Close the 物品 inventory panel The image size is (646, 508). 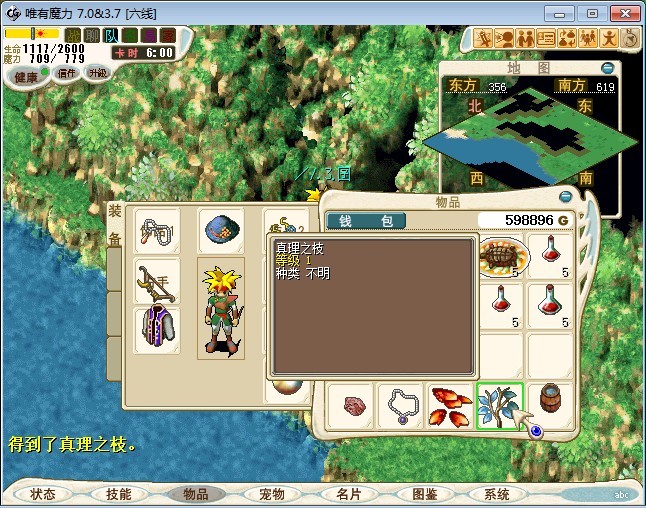pos(566,198)
